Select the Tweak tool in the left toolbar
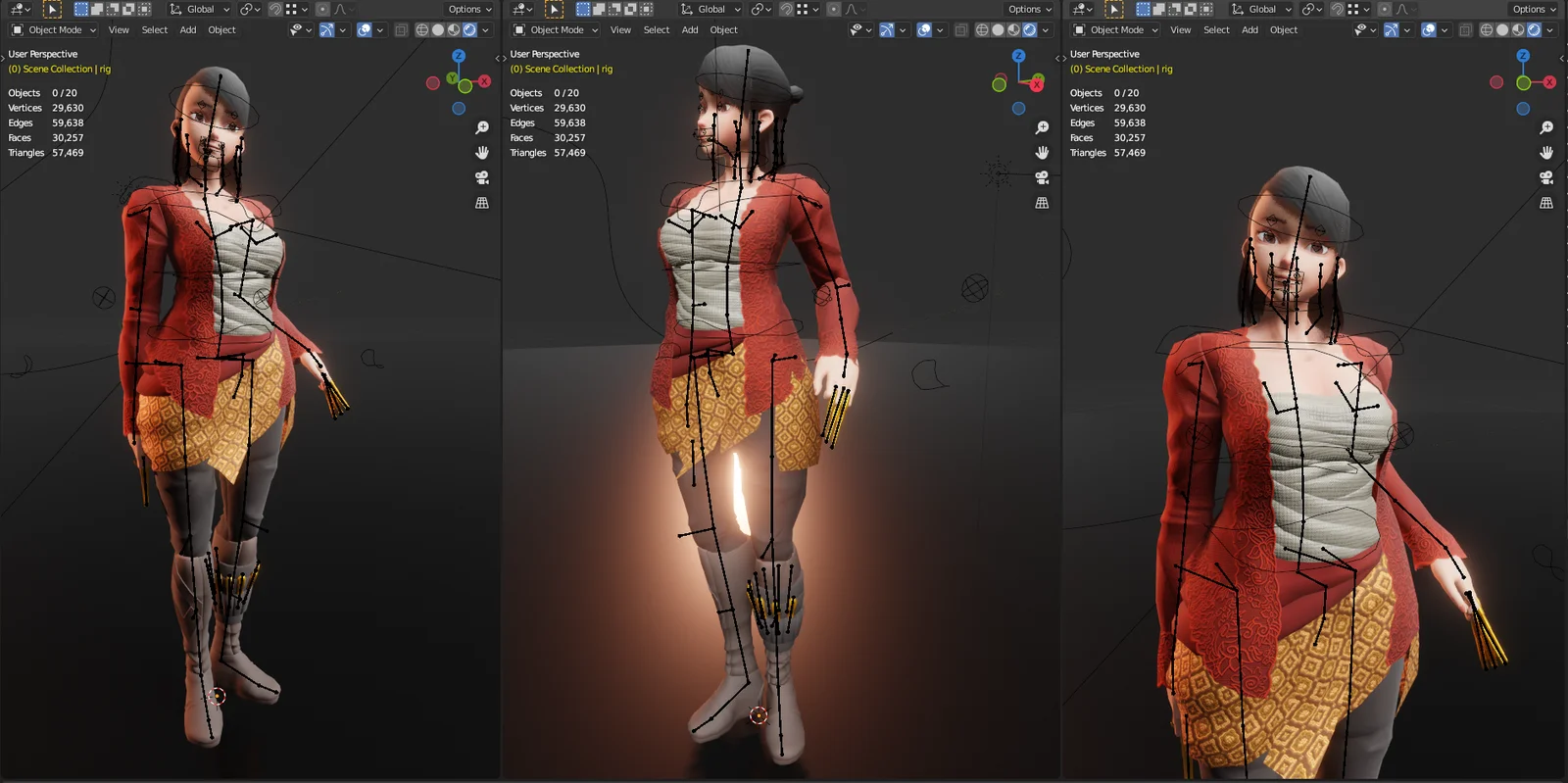The image size is (1568, 783). tap(52, 9)
